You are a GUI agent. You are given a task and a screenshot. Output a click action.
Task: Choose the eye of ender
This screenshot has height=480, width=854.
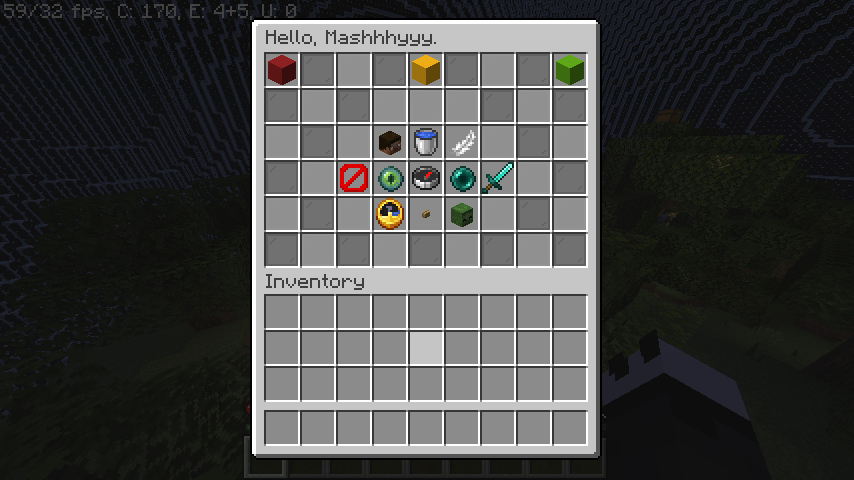pyautogui.click(x=390, y=178)
